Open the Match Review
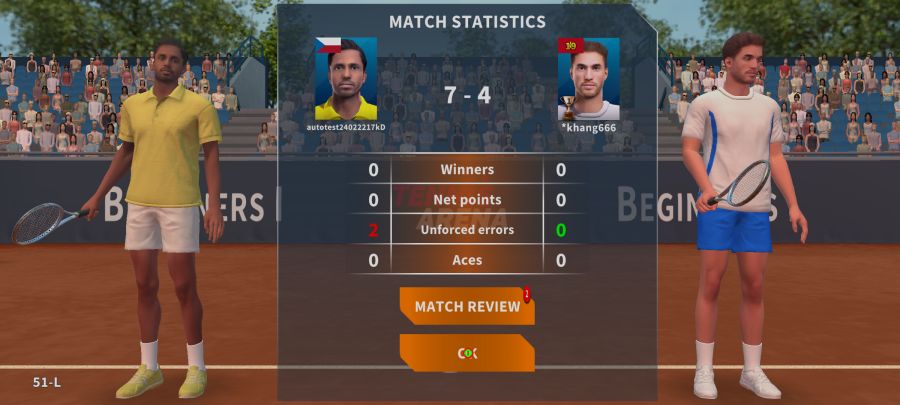The height and width of the screenshot is (405, 900). pyautogui.click(x=467, y=306)
